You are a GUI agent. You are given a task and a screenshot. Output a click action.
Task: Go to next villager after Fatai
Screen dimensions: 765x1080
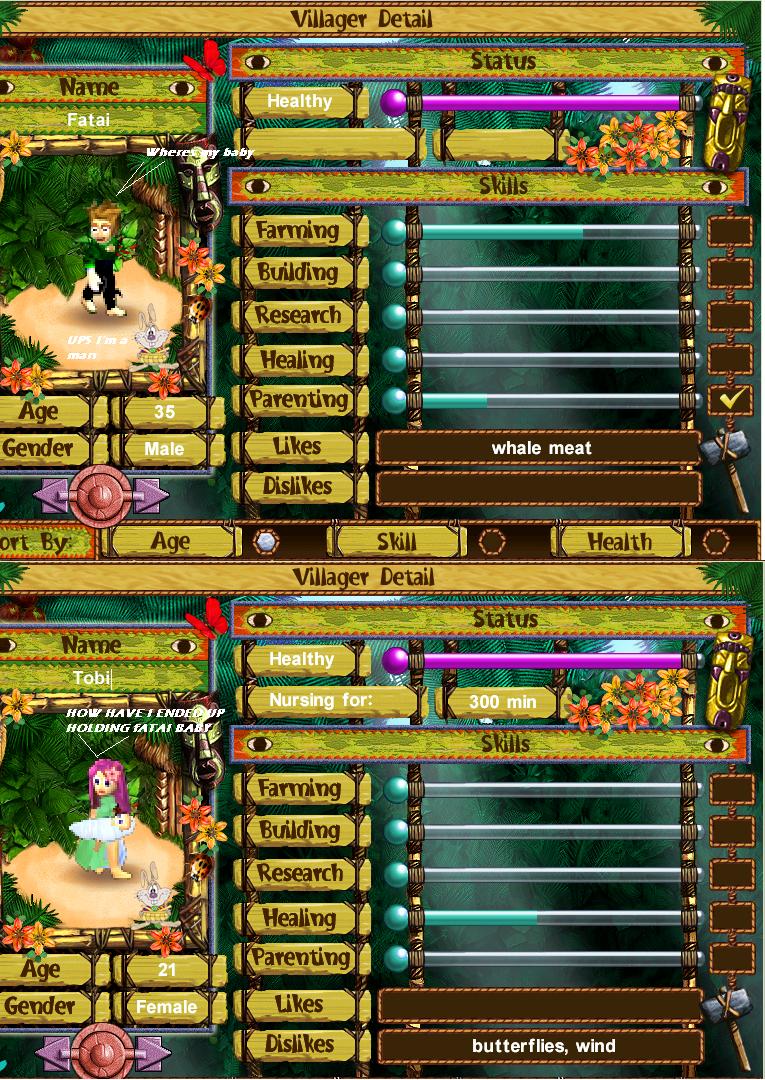tap(150, 493)
